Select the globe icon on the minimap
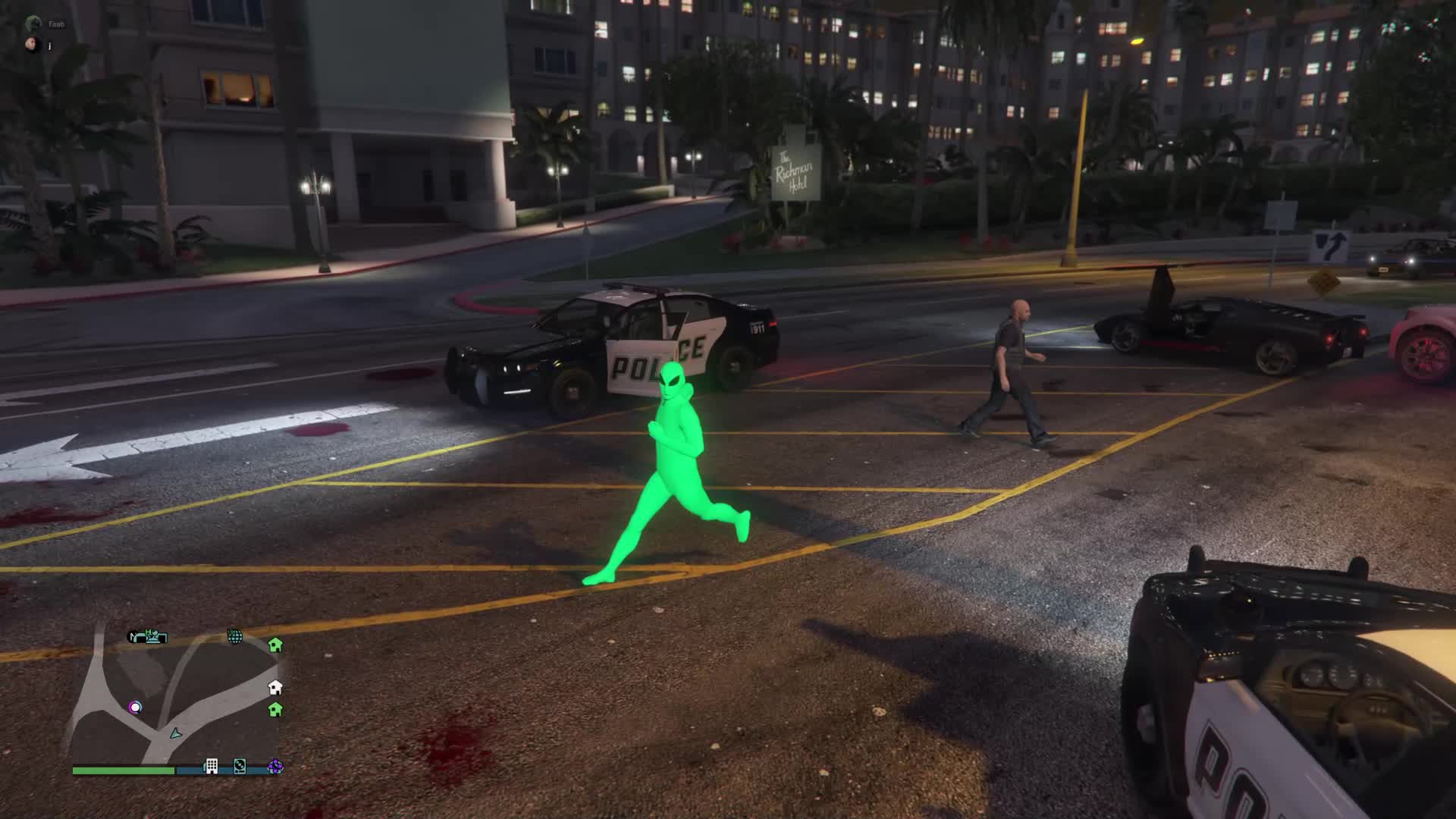 [235, 636]
